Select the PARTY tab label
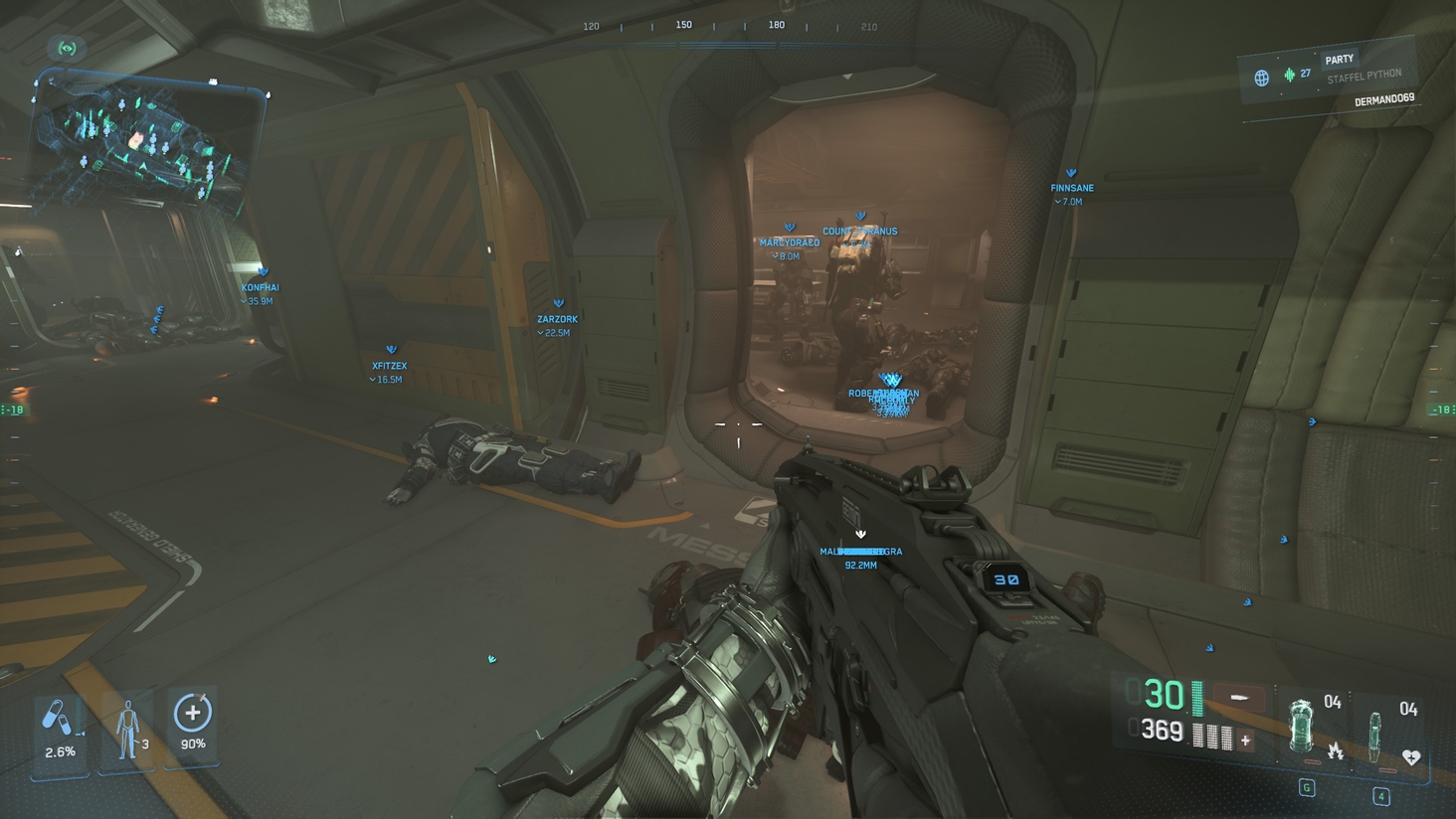The image size is (1456, 819). tap(1339, 58)
